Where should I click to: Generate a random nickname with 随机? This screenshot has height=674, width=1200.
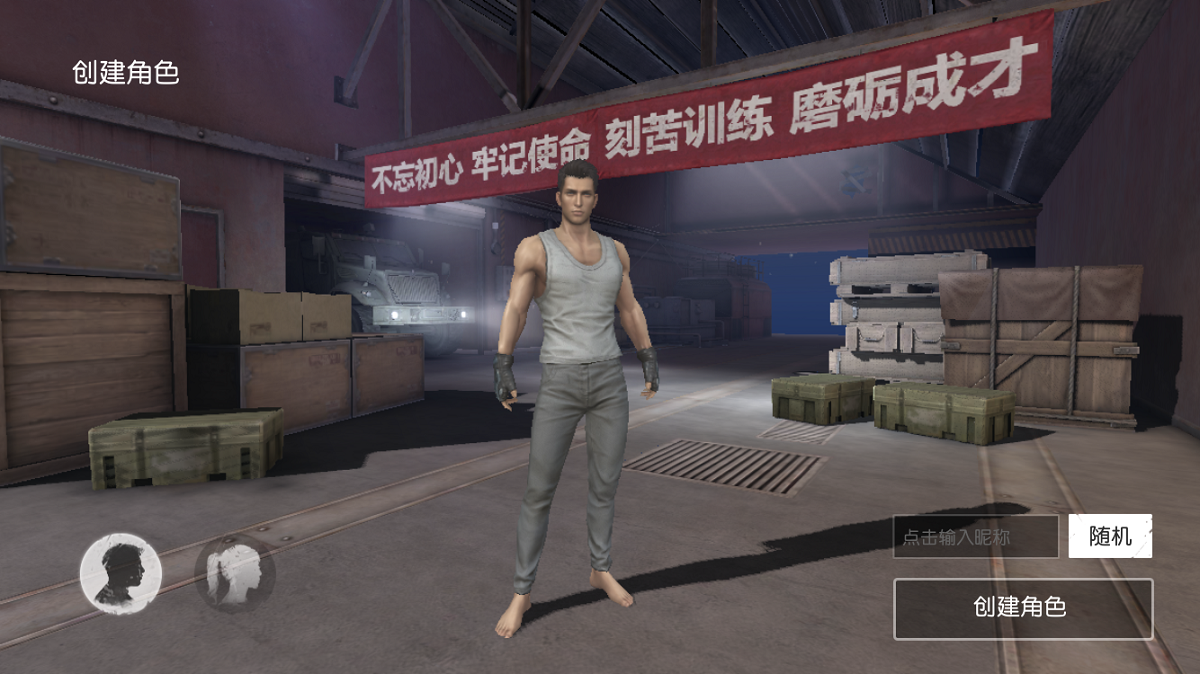pos(1110,536)
